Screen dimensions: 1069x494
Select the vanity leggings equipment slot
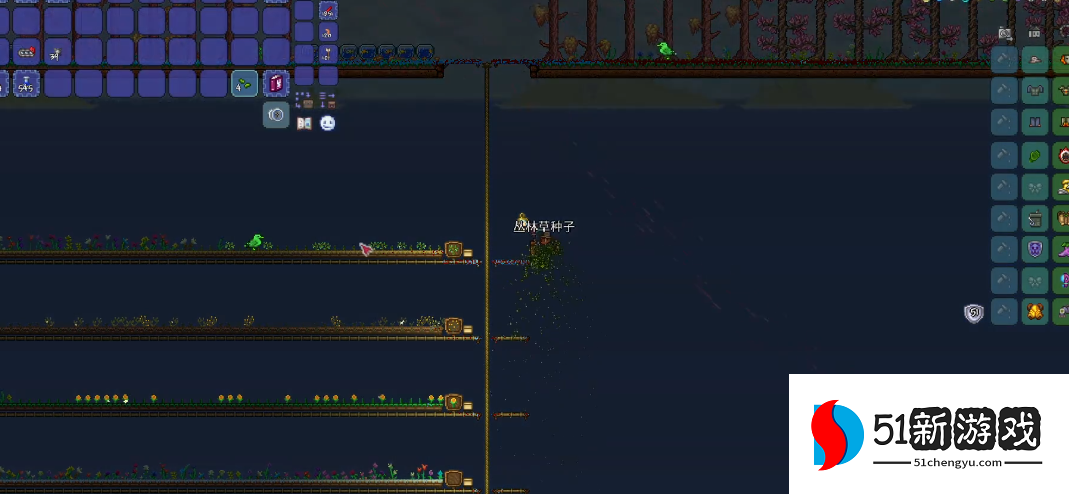point(1035,124)
